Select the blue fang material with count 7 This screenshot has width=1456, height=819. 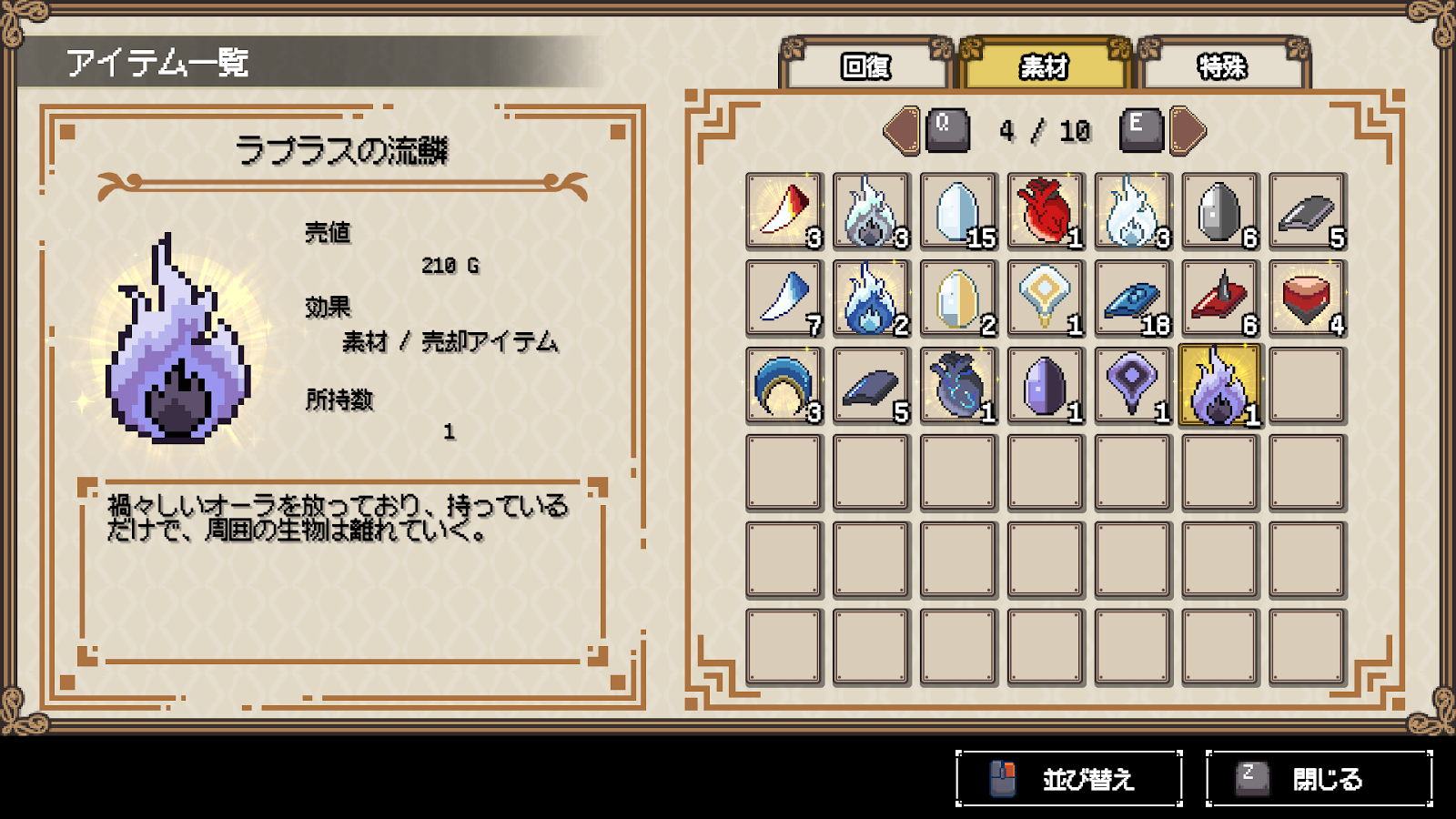click(783, 298)
